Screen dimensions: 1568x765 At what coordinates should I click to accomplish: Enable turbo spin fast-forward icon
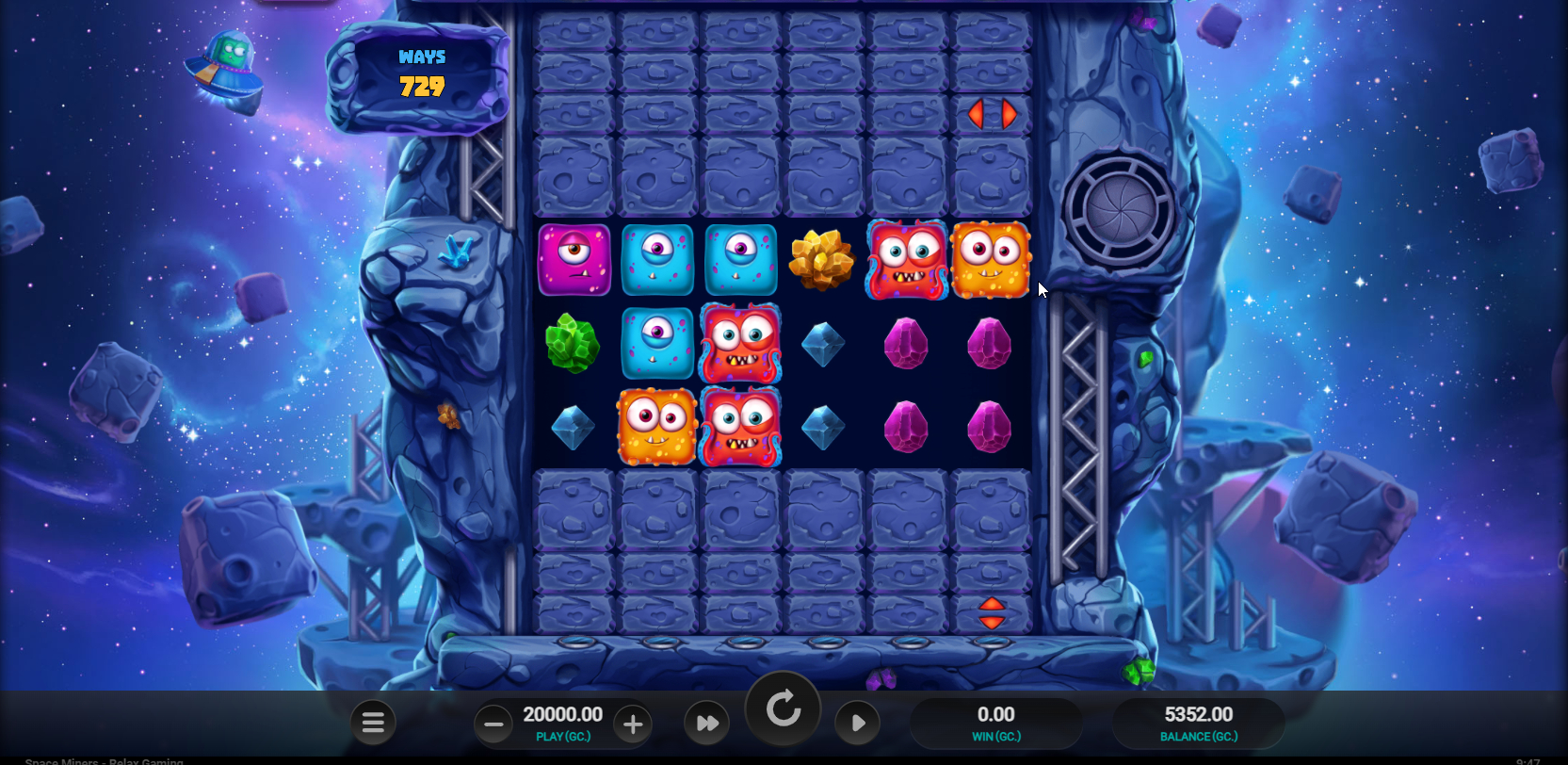click(x=706, y=722)
